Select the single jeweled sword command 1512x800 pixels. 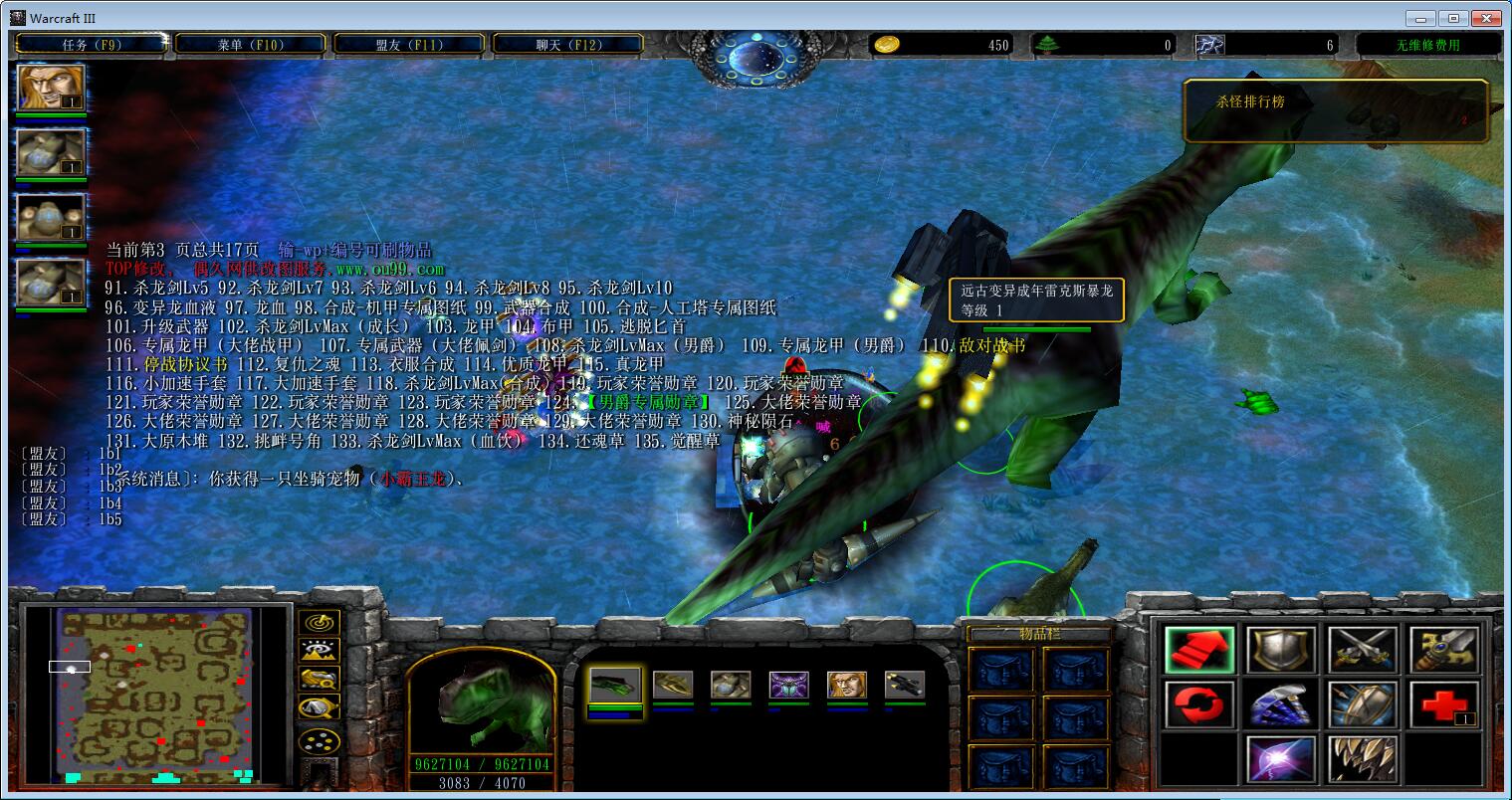[1444, 650]
